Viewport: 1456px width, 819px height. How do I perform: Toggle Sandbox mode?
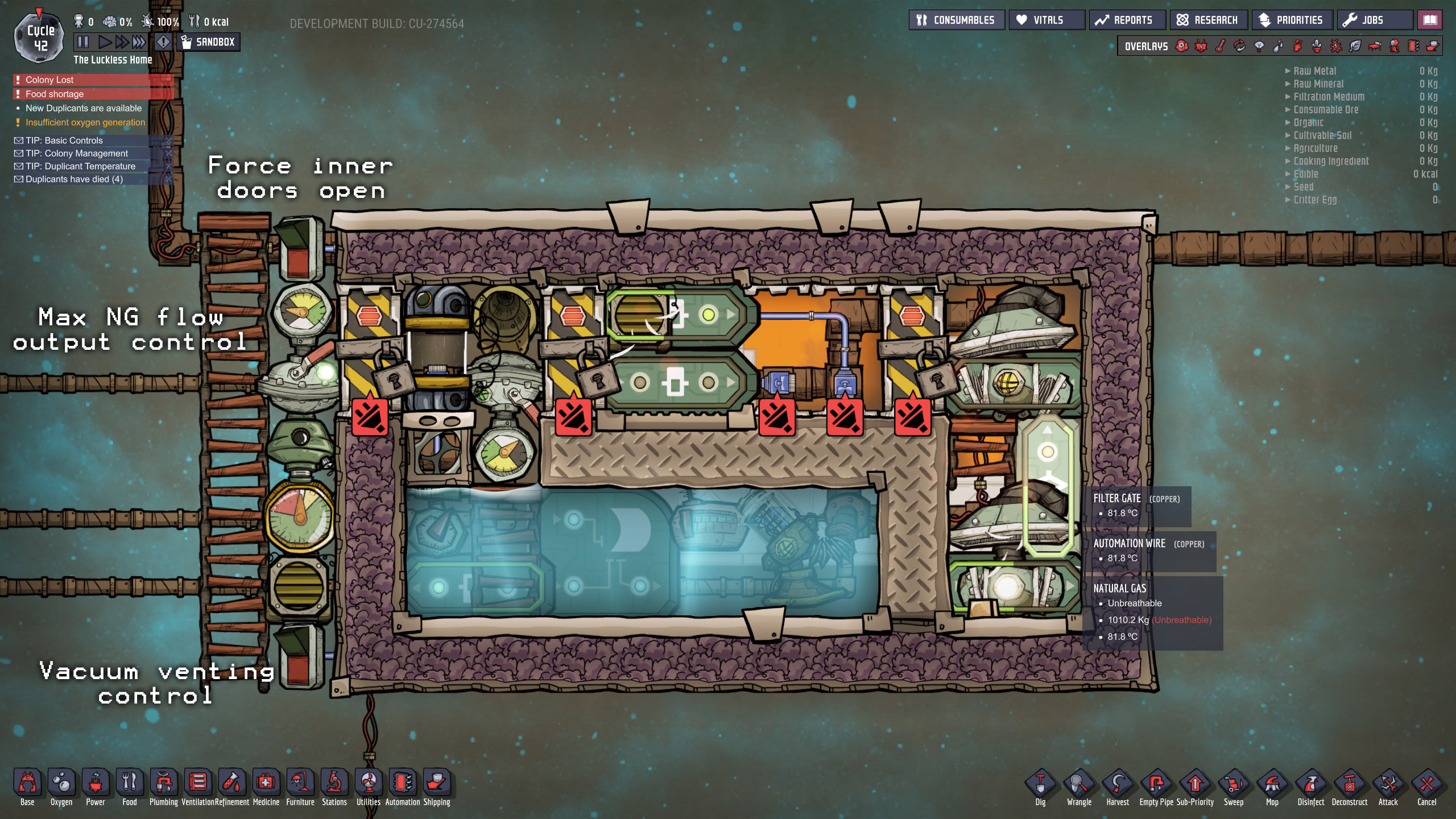[208, 42]
